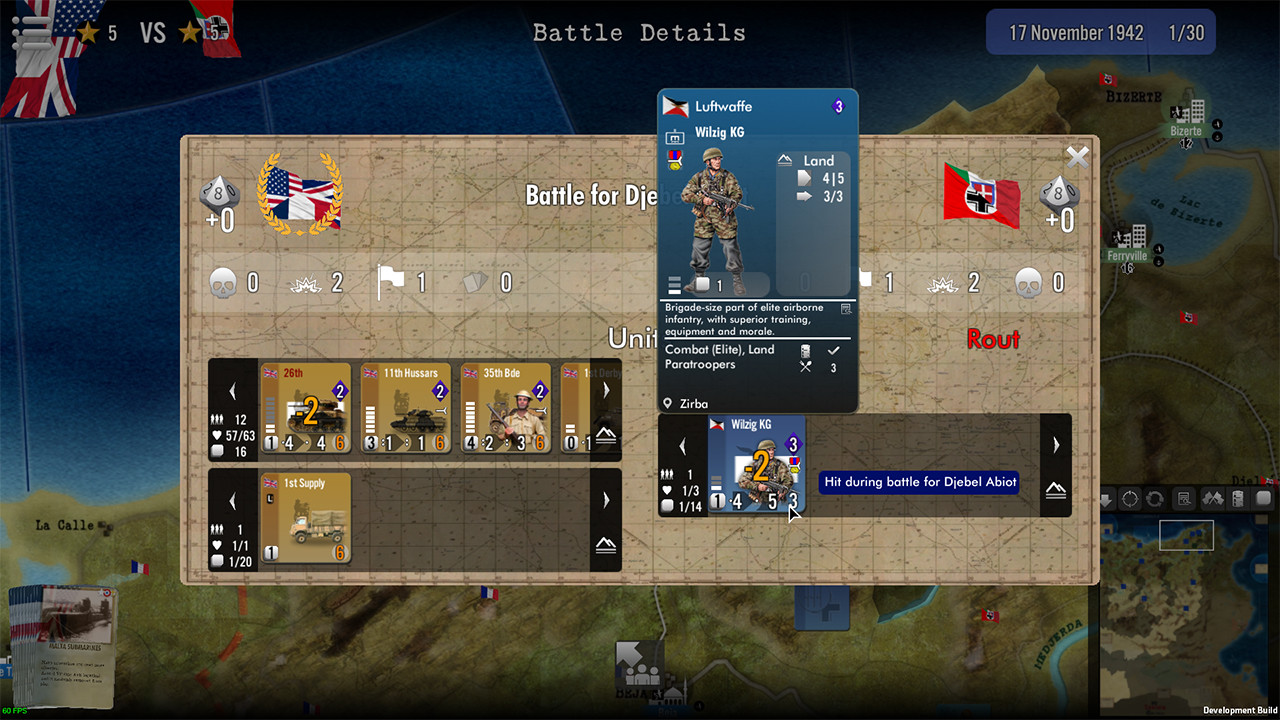Click the Zirba location pin on the unit card
The image size is (1280, 720).
[668, 403]
